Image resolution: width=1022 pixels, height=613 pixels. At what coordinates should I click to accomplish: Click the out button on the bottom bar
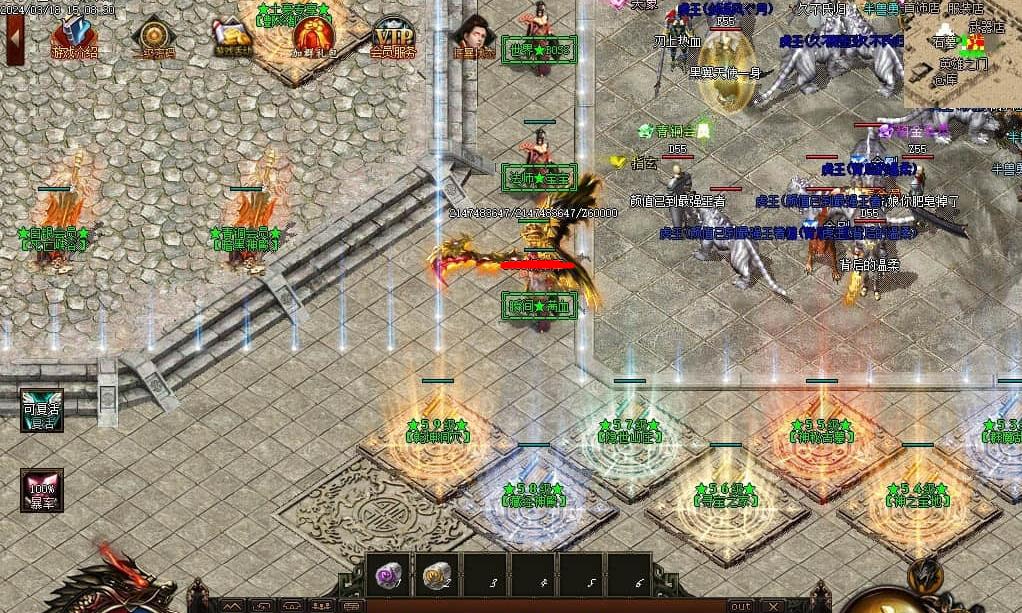740,606
